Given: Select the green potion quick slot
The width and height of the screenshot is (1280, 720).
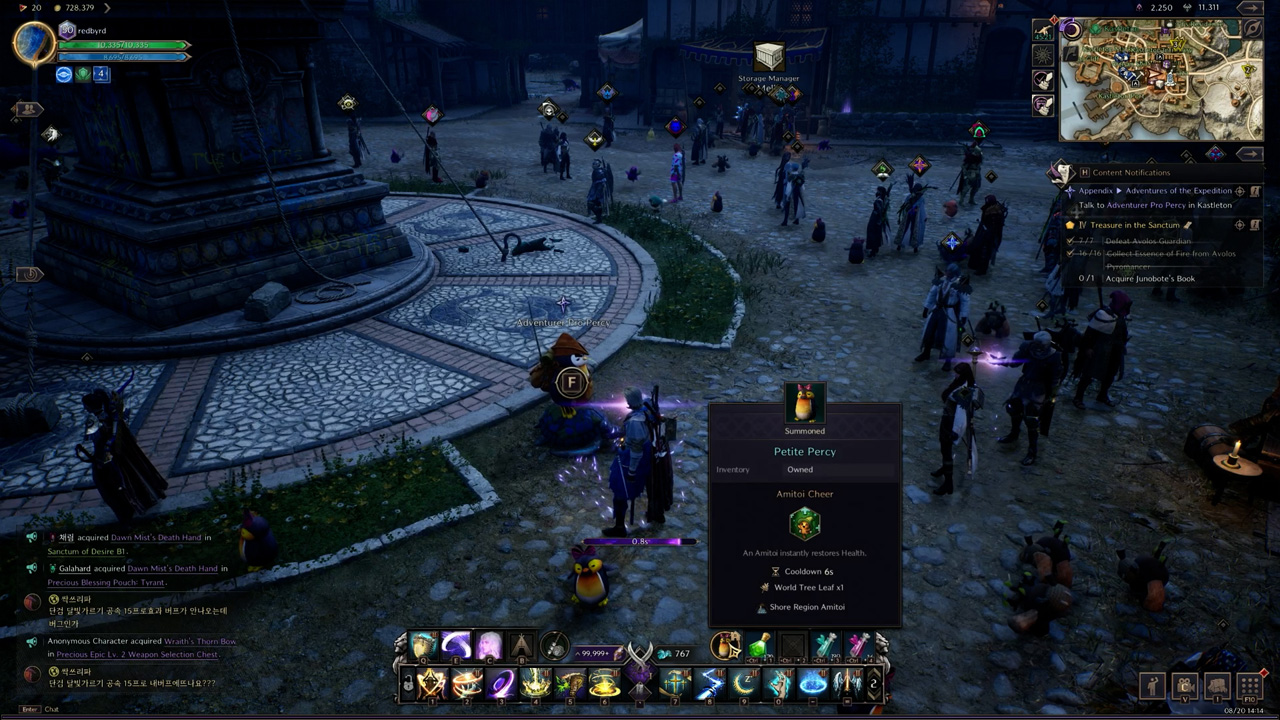Looking at the screenshot, I should coord(760,646).
